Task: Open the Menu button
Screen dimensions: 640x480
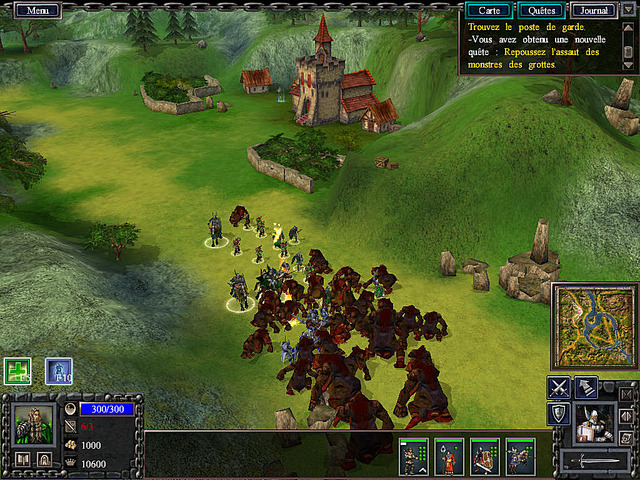Action: [x=38, y=10]
